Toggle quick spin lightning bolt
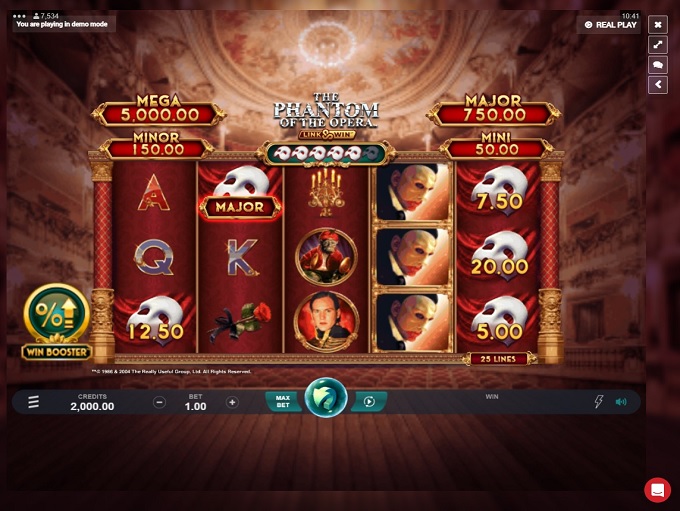Screen dimensions: 680x511 pyautogui.click(x=599, y=402)
